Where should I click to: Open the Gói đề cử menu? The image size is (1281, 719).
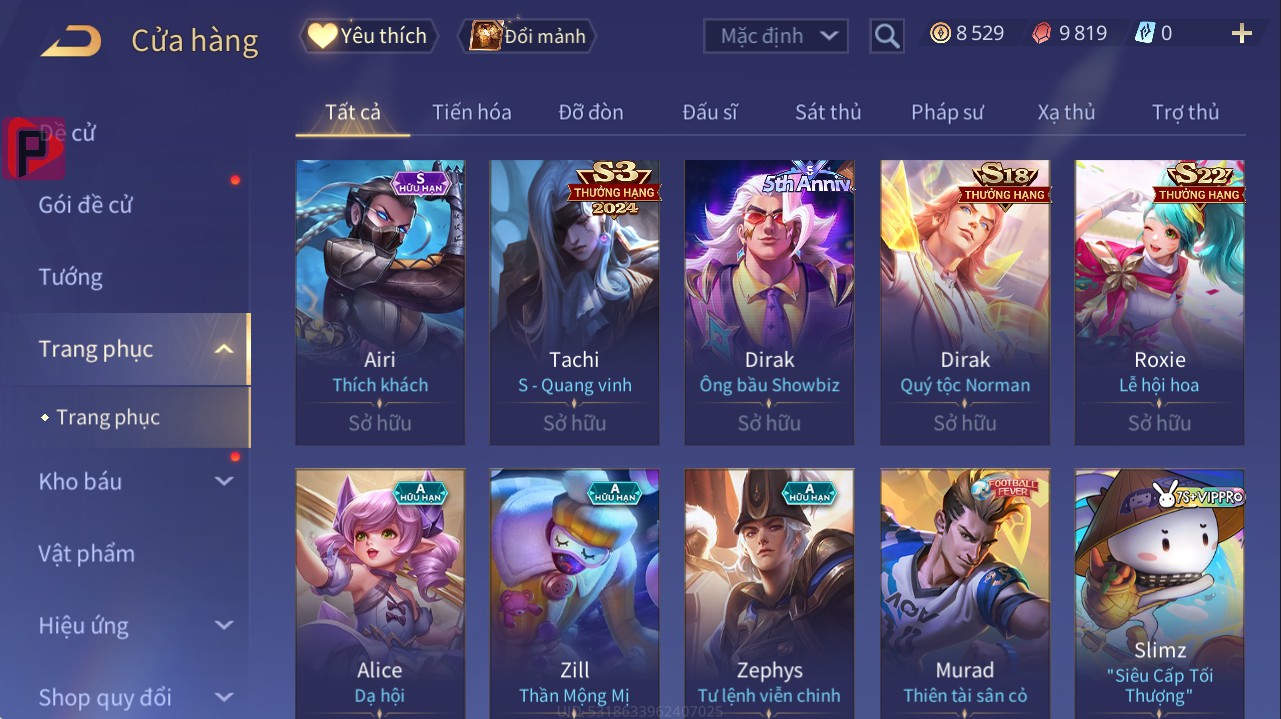click(86, 205)
